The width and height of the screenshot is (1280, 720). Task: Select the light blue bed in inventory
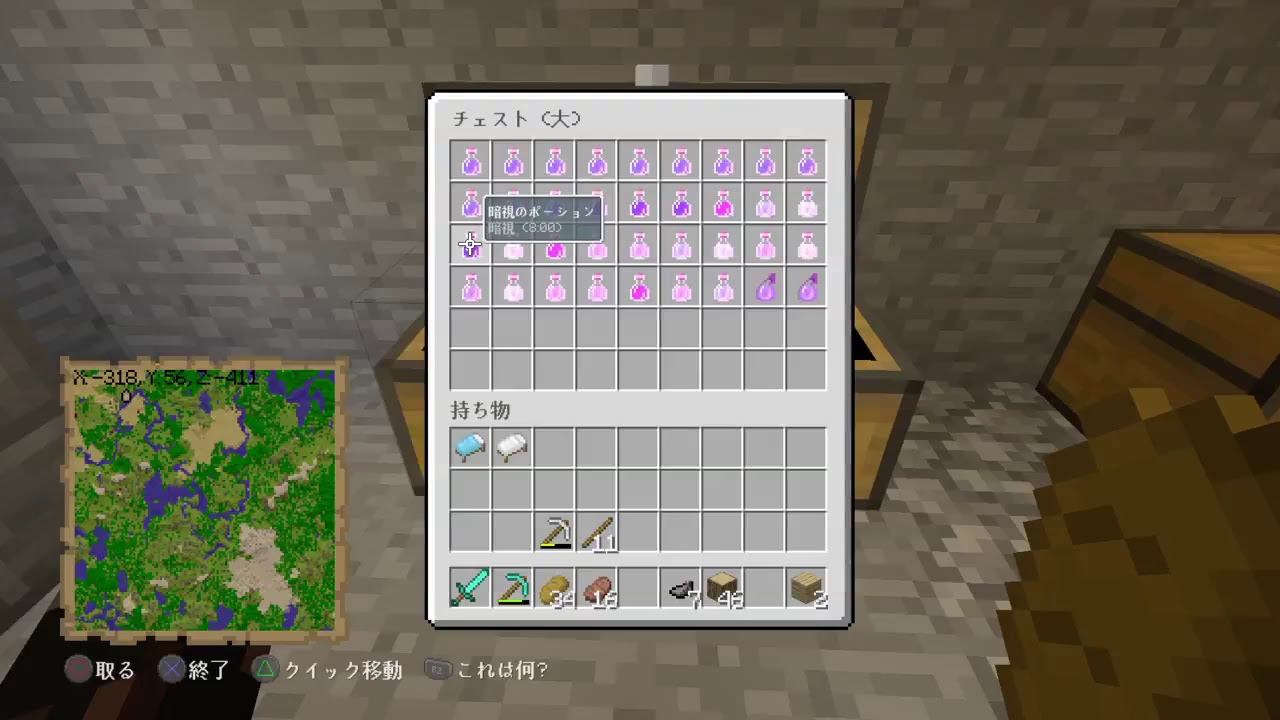click(470, 446)
